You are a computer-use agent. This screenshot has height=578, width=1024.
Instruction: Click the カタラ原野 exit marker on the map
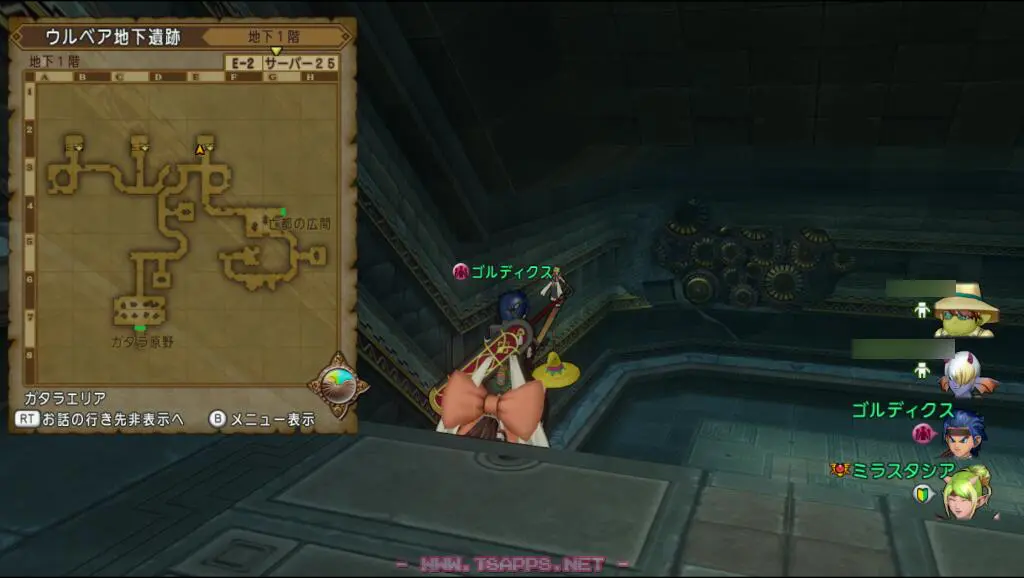pos(140,328)
